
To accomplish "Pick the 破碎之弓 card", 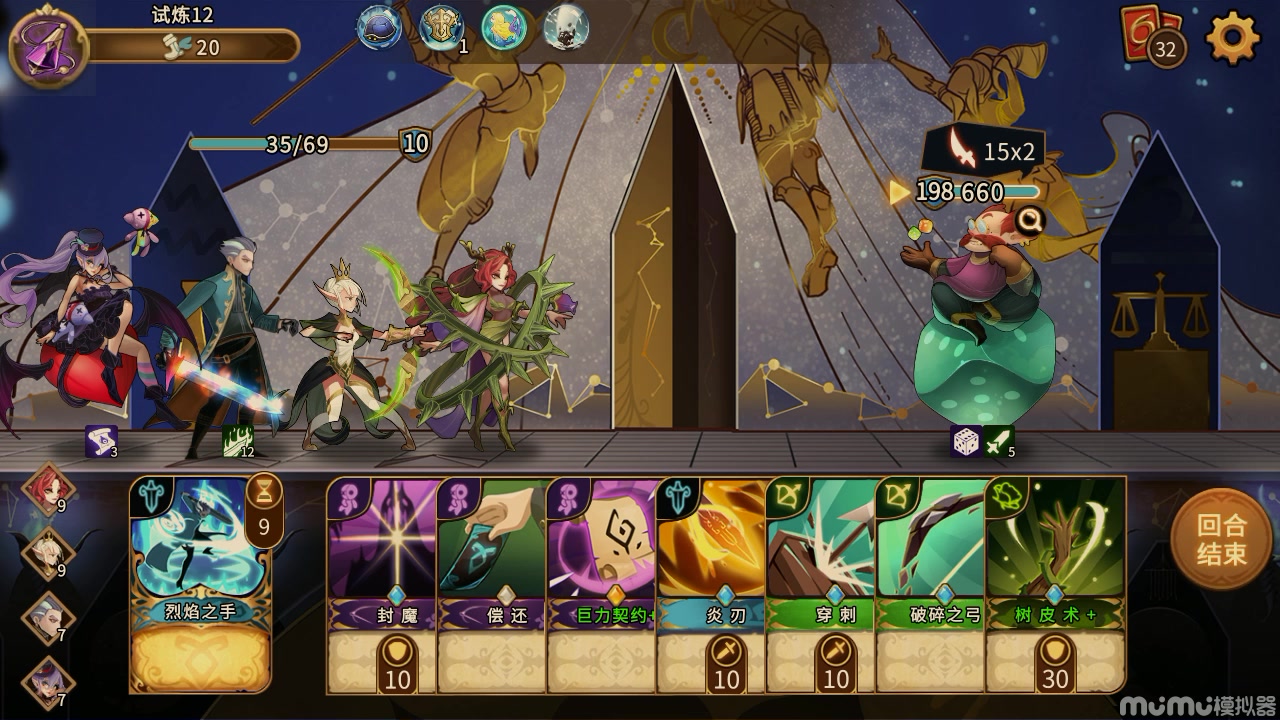I will pos(932,584).
